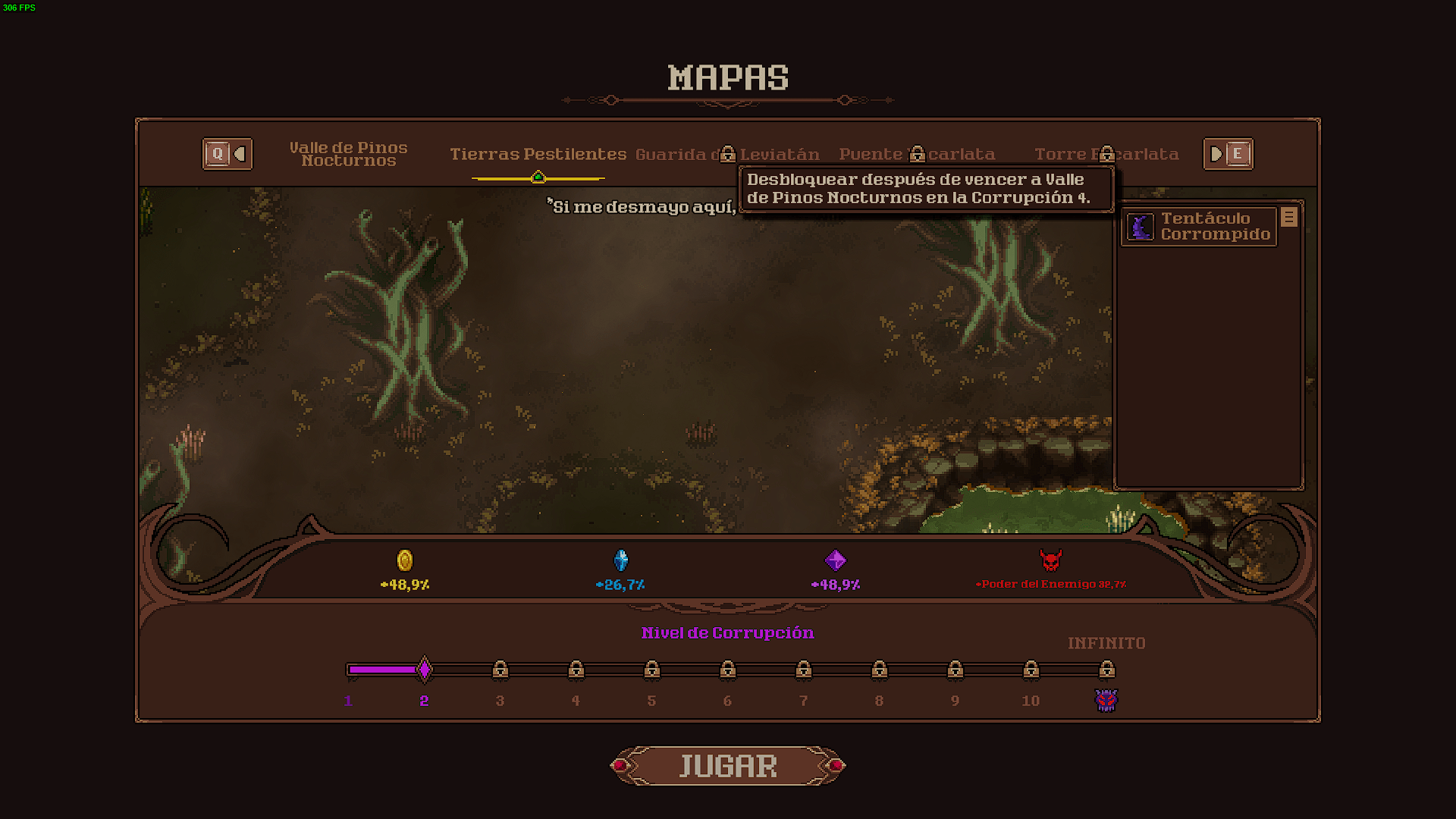Go to the next map with right arrow

click(x=1228, y=154)
